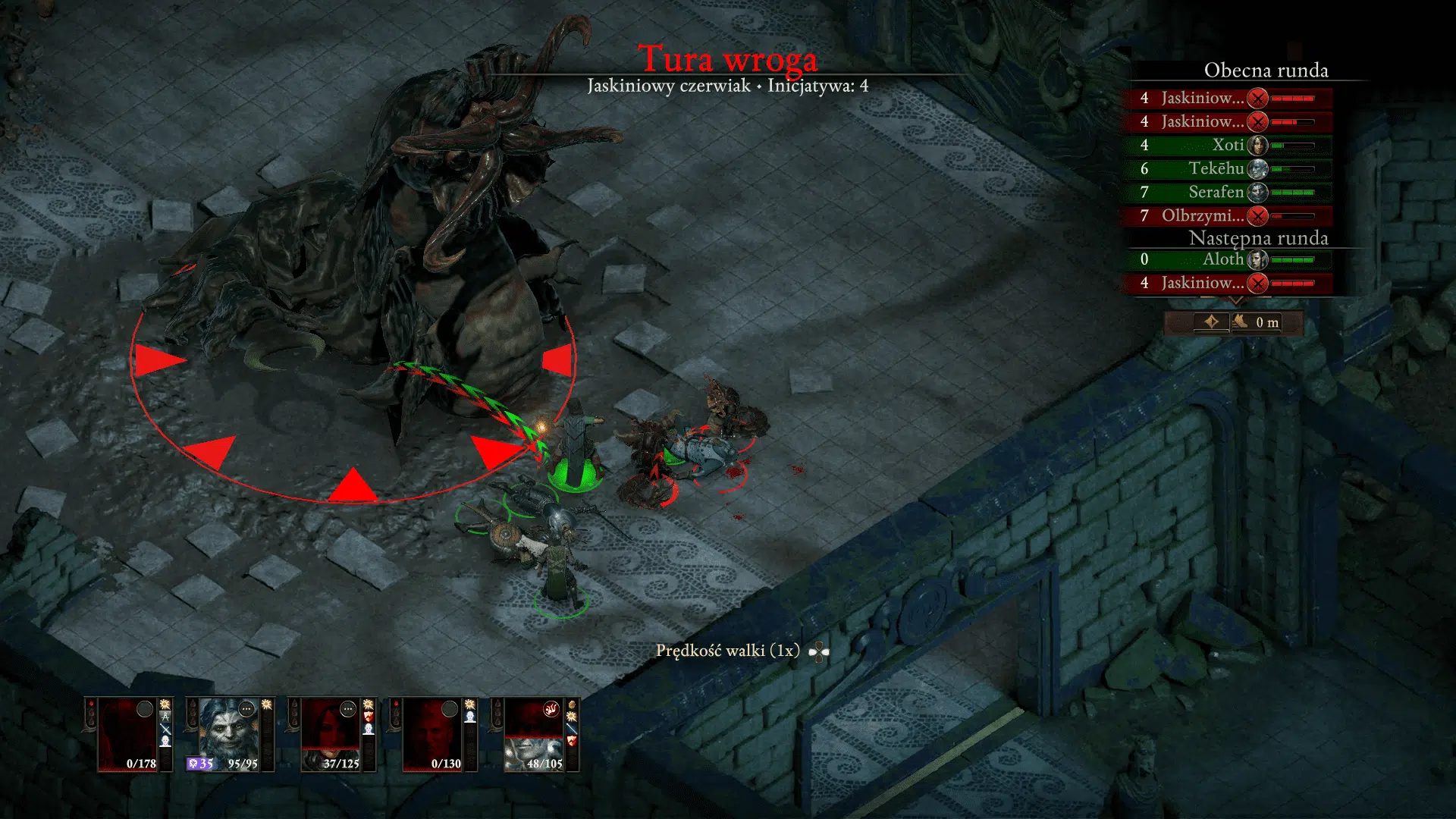
Task: Click the boot movement icon showing 0 m
Action: point(1241,323)
